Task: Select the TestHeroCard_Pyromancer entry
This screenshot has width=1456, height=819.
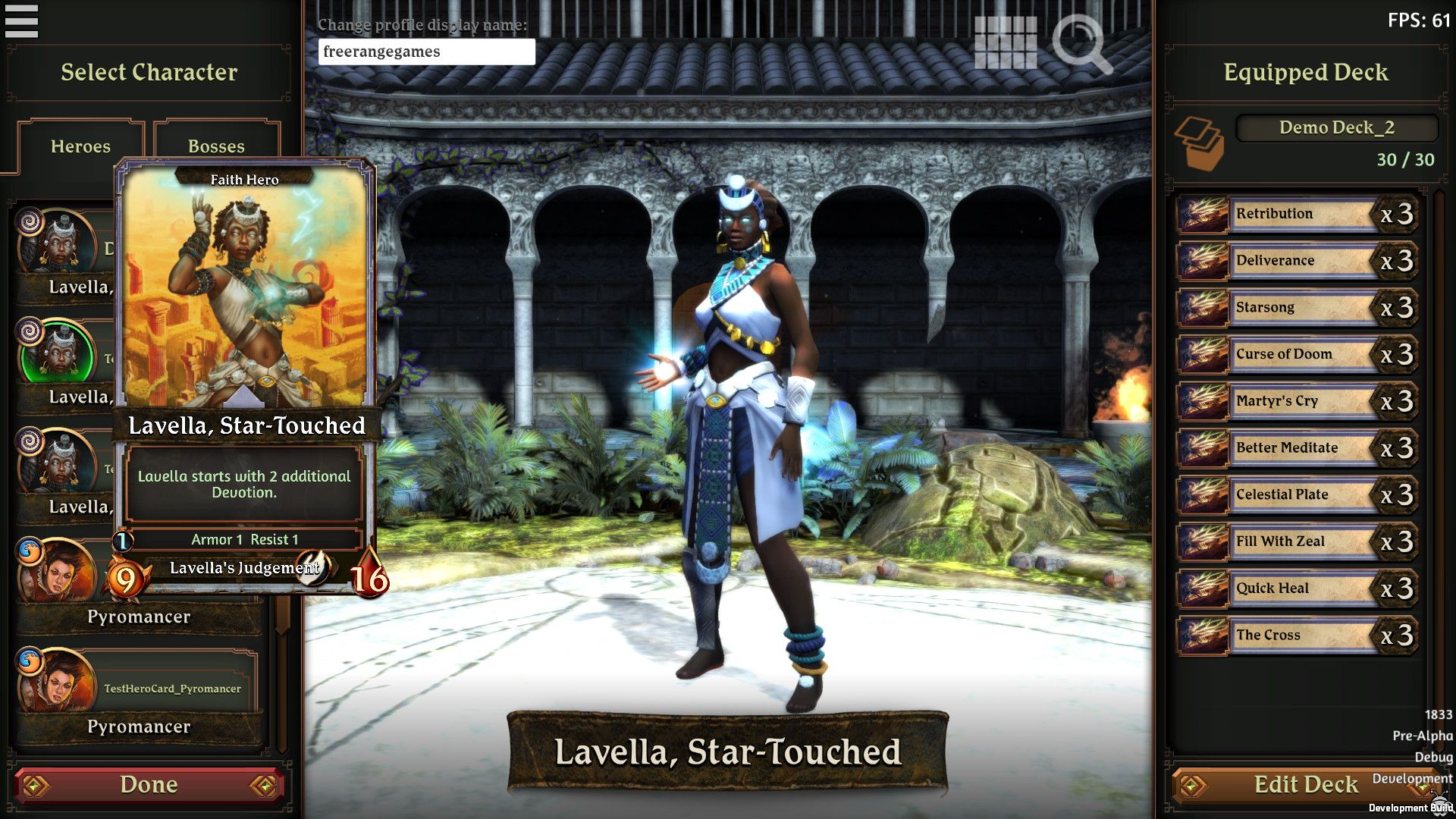Action: [x=173, y=689]
